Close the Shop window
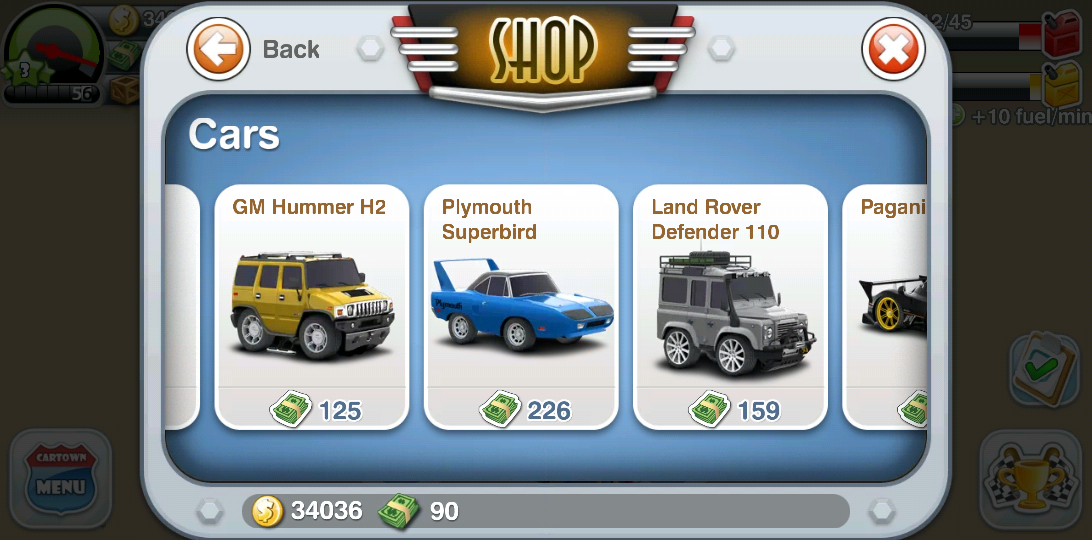 click(x=893, y=49)
